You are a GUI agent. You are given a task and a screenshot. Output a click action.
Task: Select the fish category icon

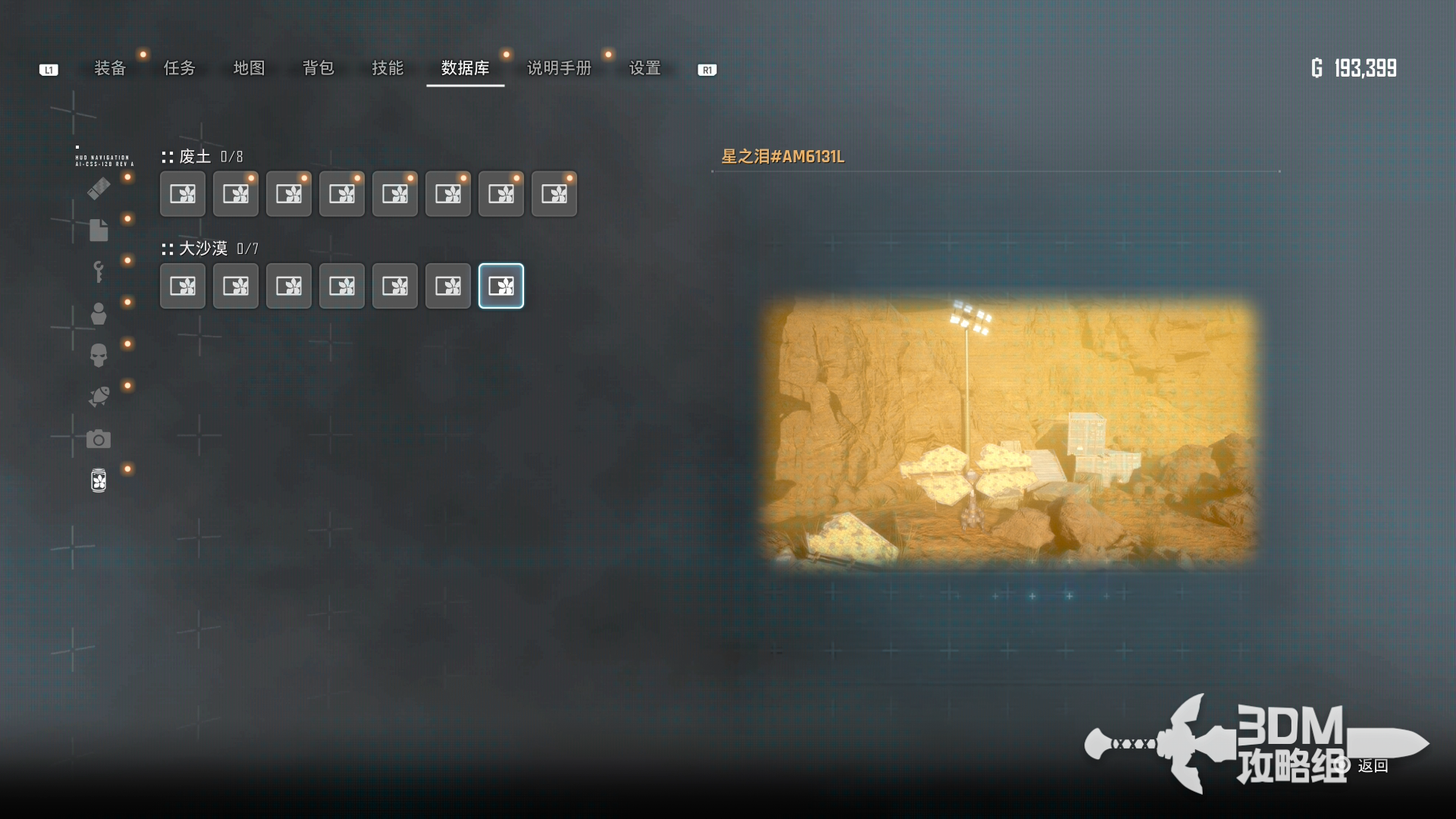[99, 397]
